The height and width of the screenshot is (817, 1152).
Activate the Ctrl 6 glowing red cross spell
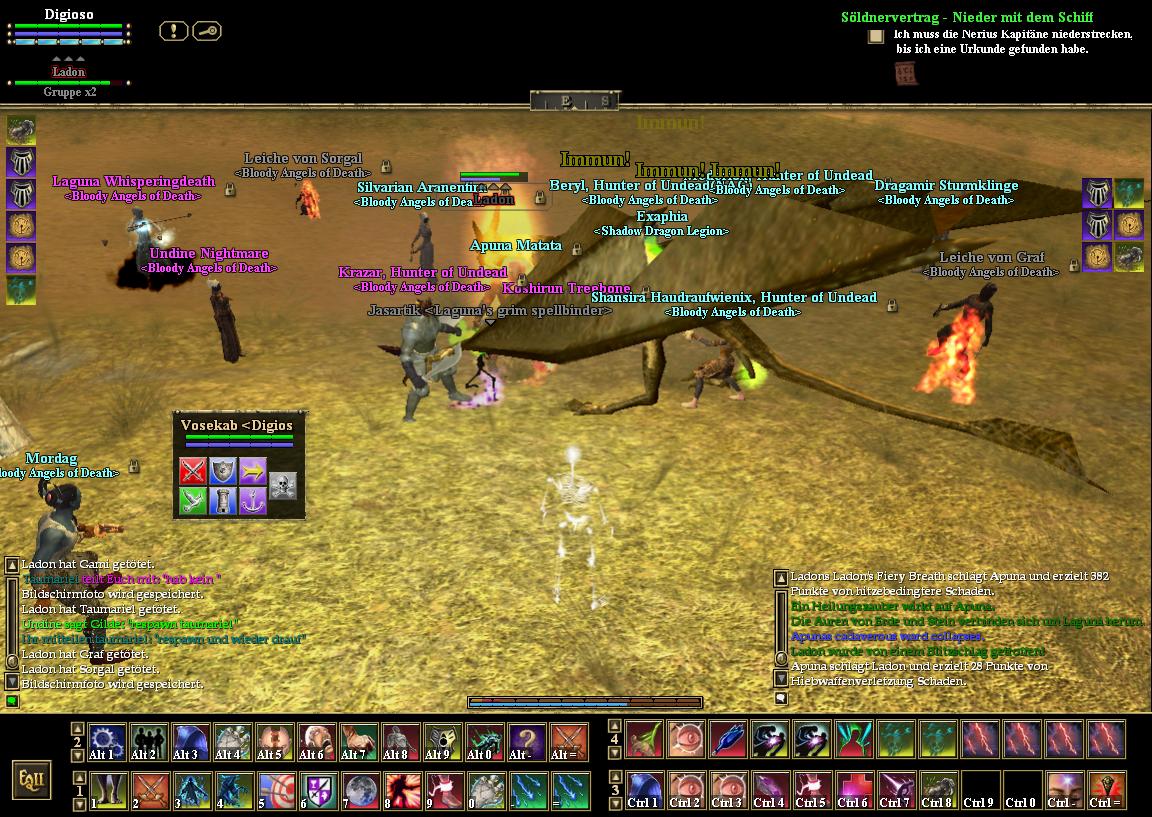853,790
